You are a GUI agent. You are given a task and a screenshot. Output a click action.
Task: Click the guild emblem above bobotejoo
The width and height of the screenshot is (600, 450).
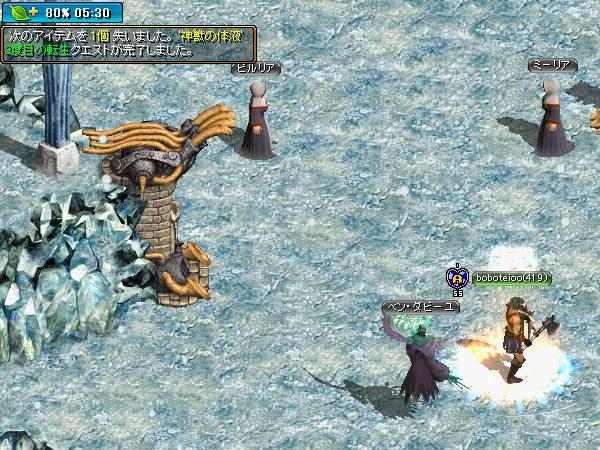click(457, 277)
